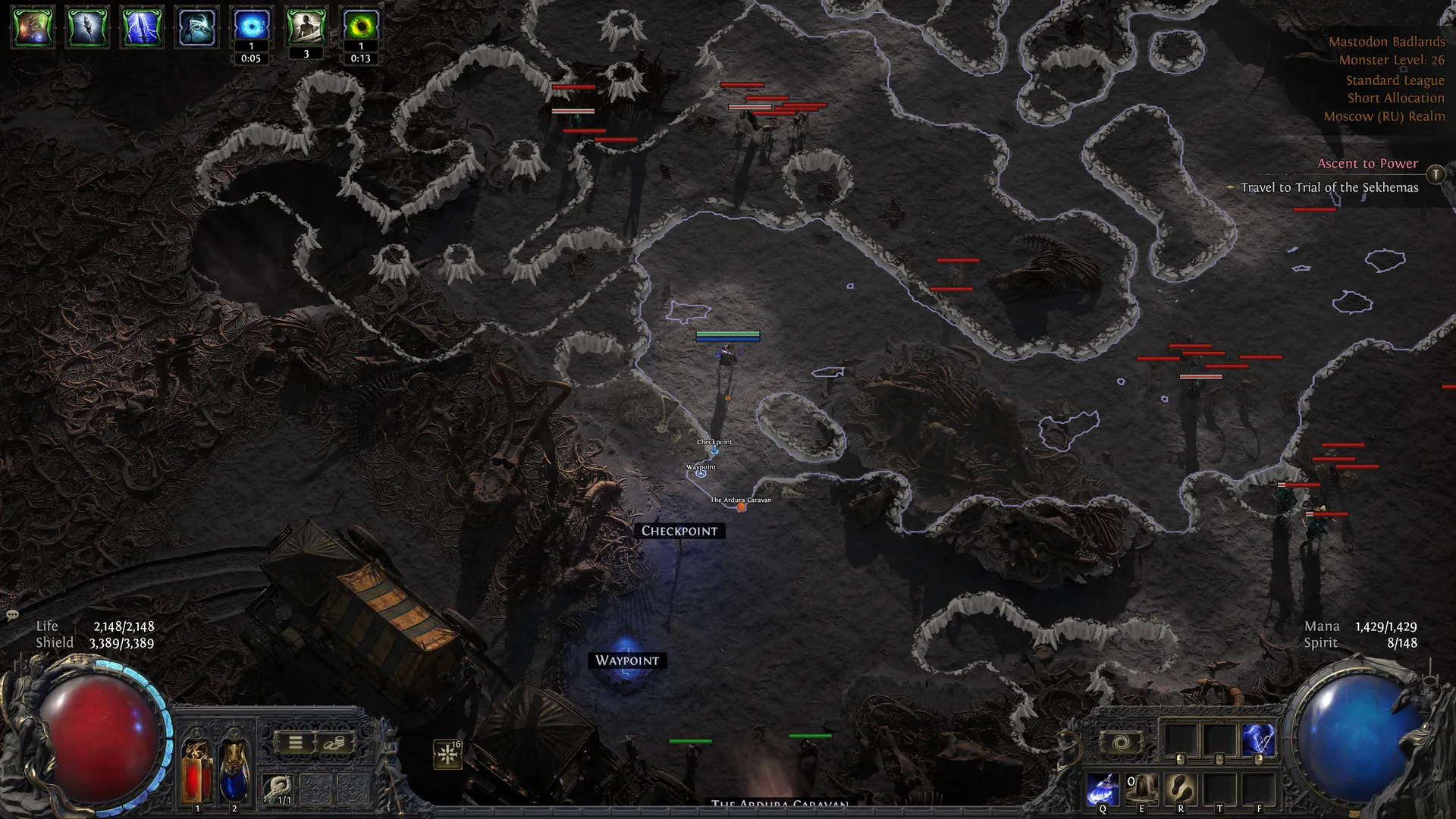Activate the lightning skill above the hotbar
The height and width of the screenshot is (819, 1456).
coord(1258,740)
